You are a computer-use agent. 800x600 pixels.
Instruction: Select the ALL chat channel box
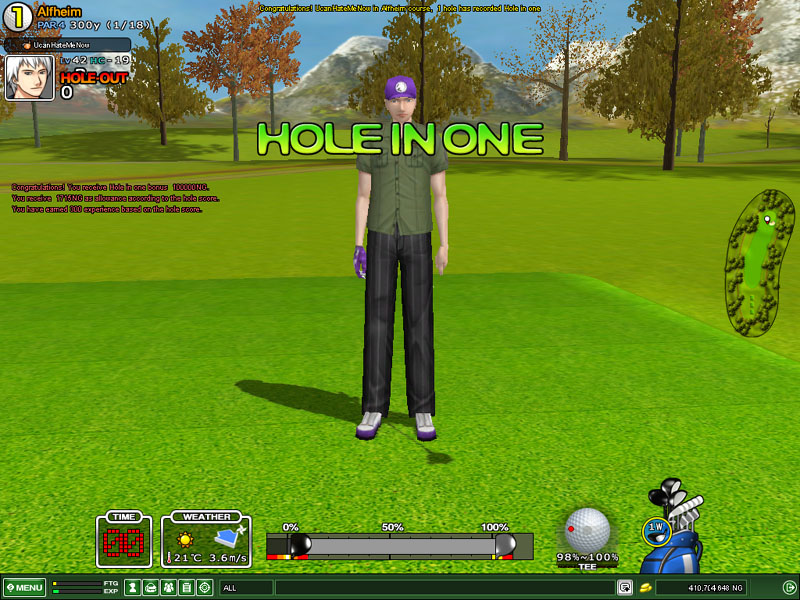246,587
